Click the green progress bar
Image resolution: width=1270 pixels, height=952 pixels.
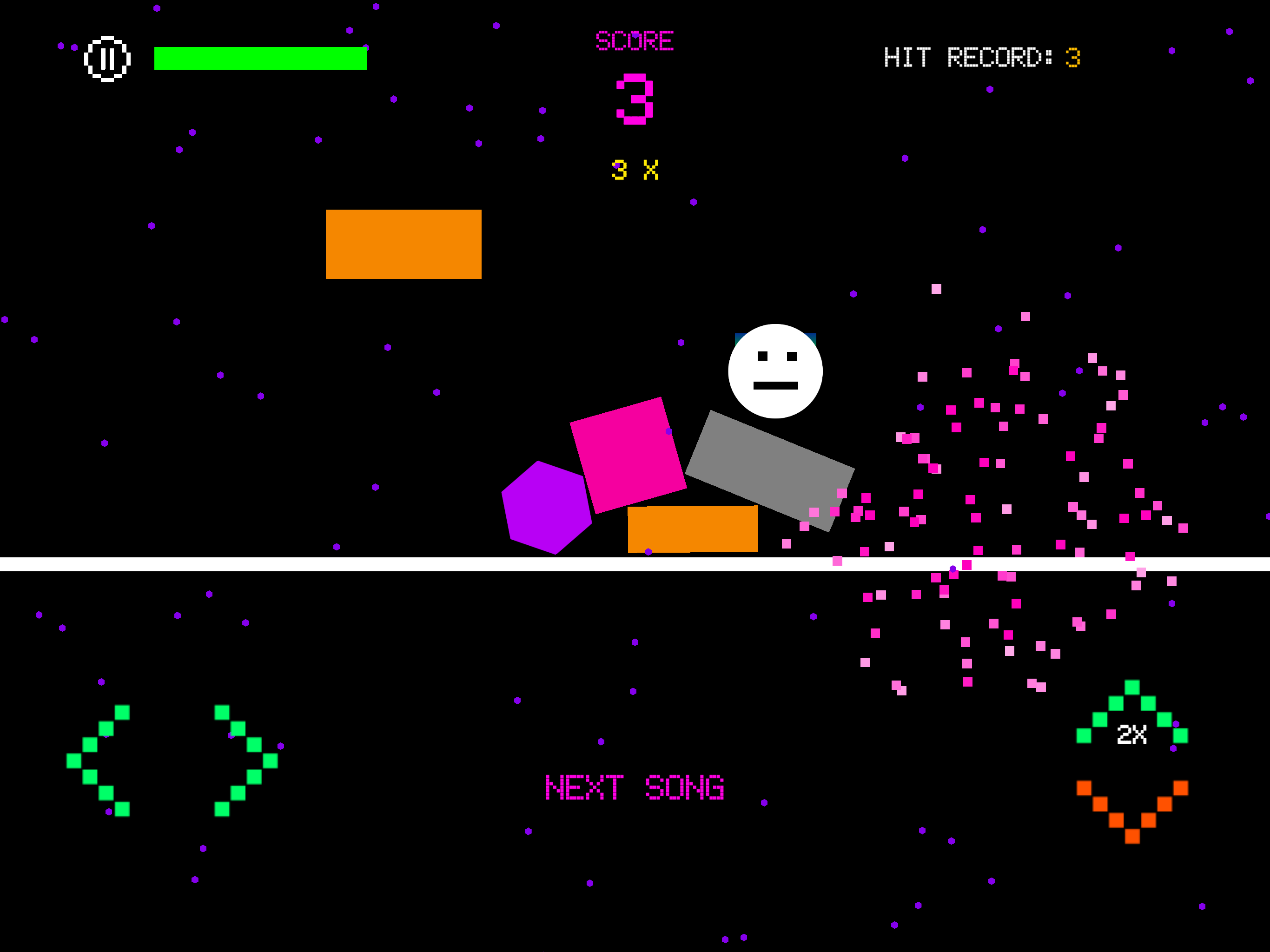coord(260,58)
